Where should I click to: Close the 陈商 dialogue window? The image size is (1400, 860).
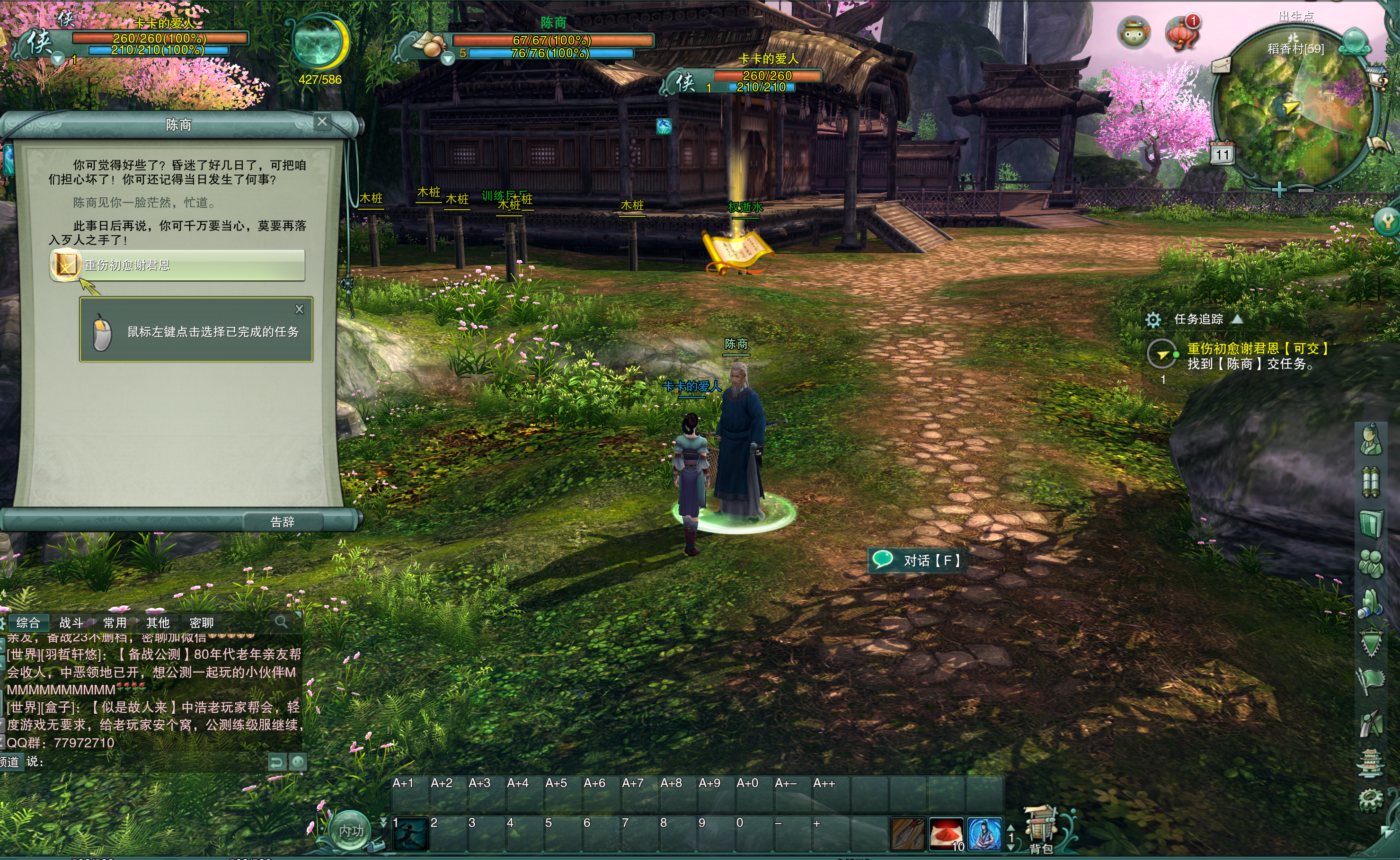[x=322, y=121]
